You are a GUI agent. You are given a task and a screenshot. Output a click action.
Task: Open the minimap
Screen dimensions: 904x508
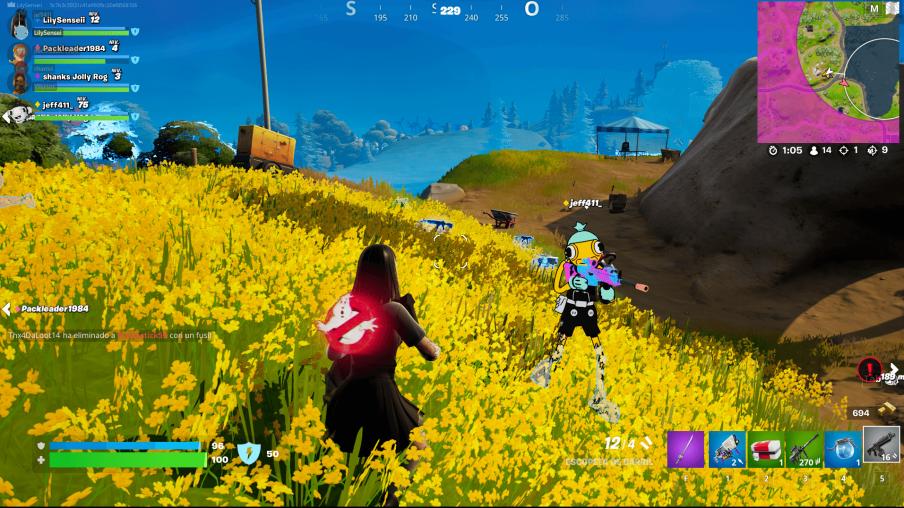click(828, 72)
